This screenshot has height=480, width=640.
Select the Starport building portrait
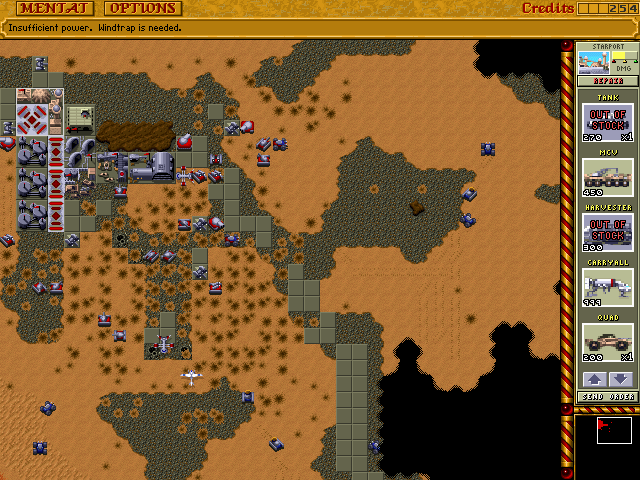click(x=596, y=61)
